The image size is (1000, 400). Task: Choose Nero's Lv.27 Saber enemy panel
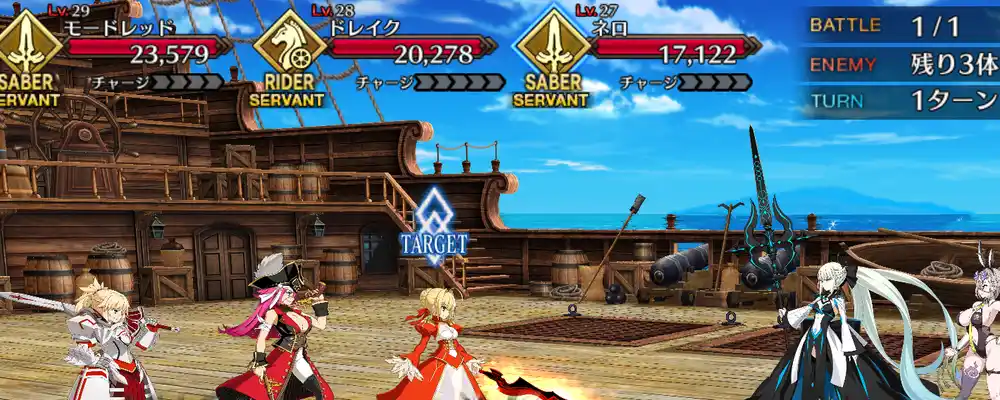coord(640,50)
